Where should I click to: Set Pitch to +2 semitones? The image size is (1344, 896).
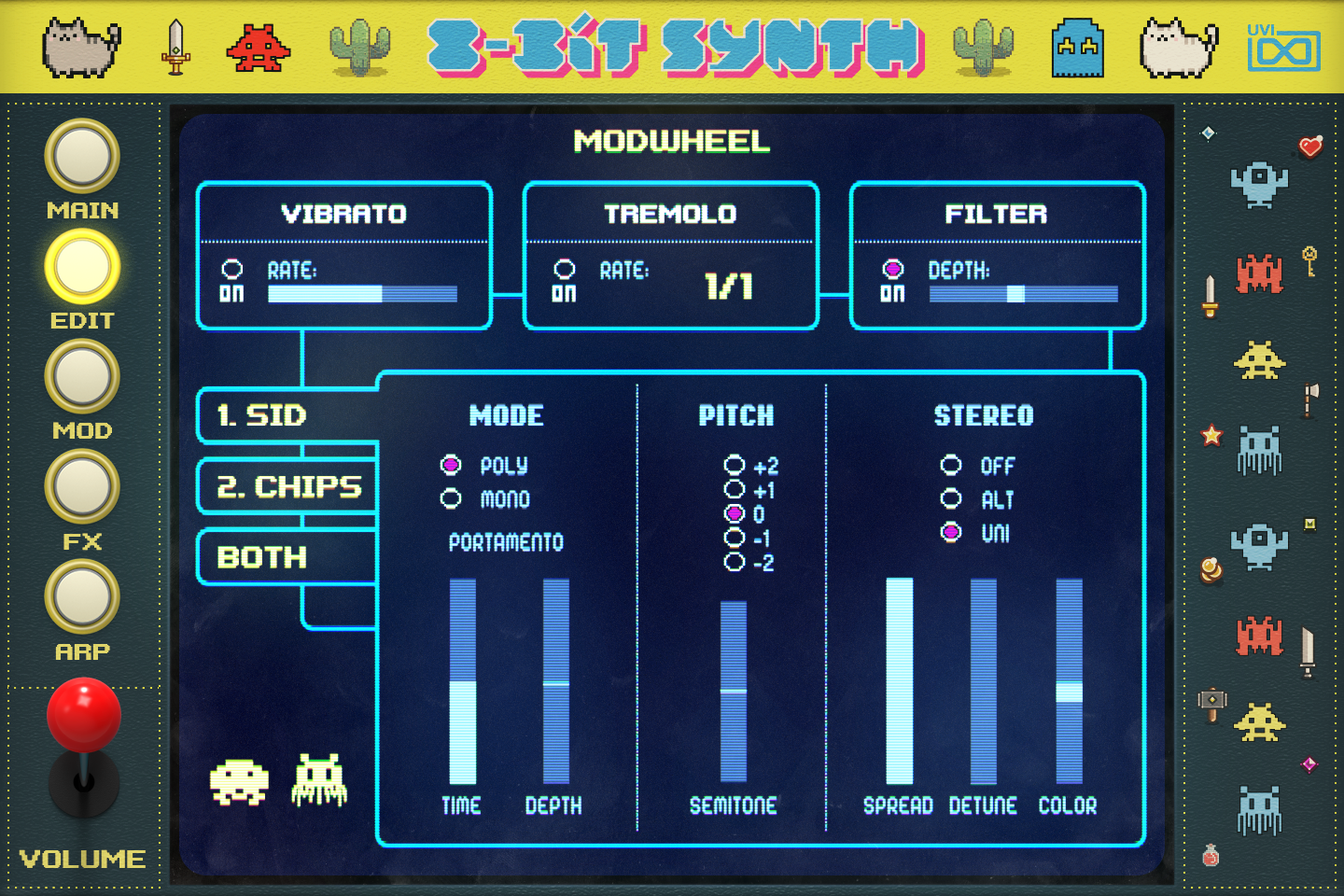point(735,467)
